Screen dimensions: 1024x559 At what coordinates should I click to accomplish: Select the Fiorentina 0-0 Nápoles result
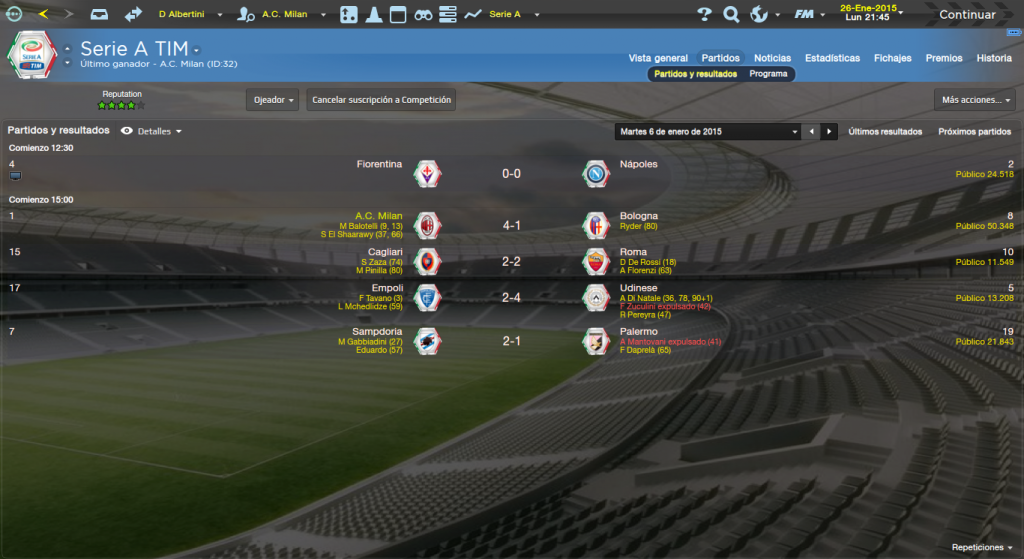[x=511, y=173]
